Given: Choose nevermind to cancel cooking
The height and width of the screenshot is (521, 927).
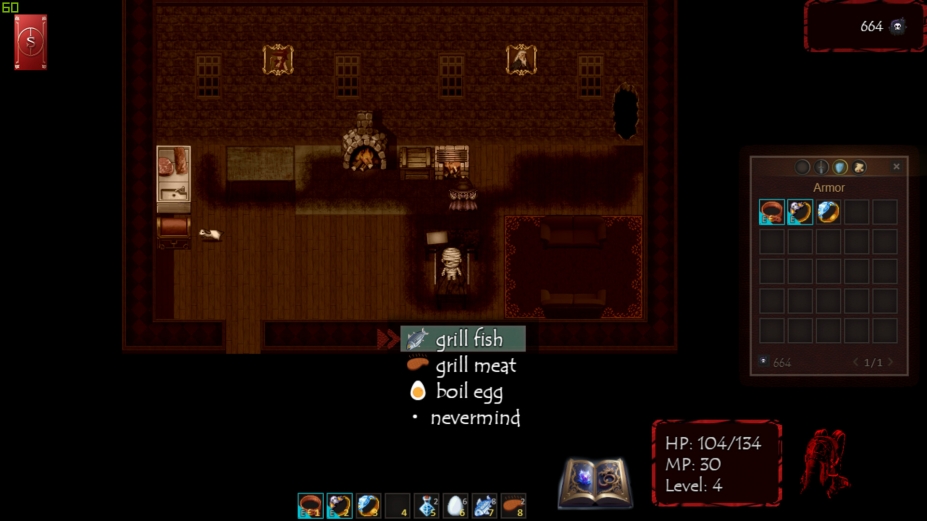Looking at the screenshot, I should click(x=473, y=418).
